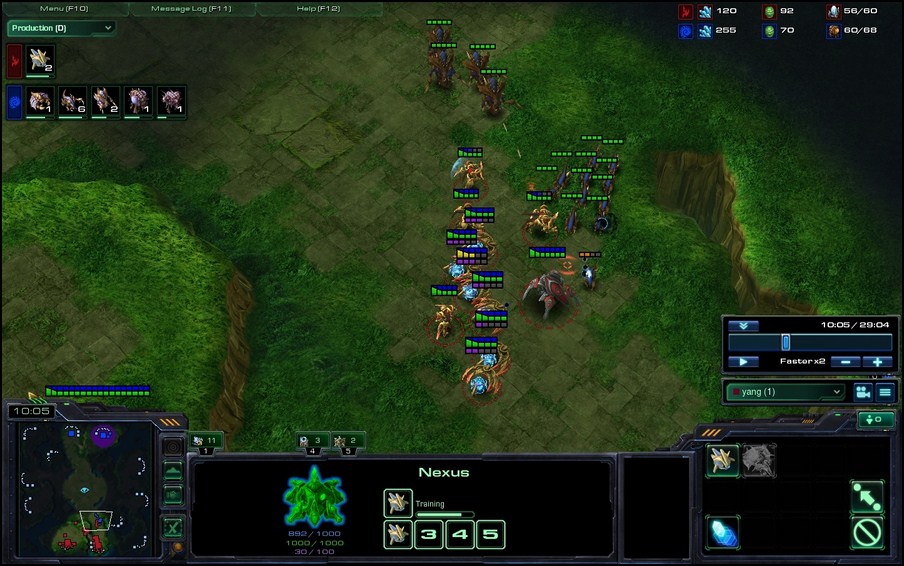Open the yang (1) player dropdown
Viewport: 904px width, 566px height.
pyautogui.click(x=786, y=391)
